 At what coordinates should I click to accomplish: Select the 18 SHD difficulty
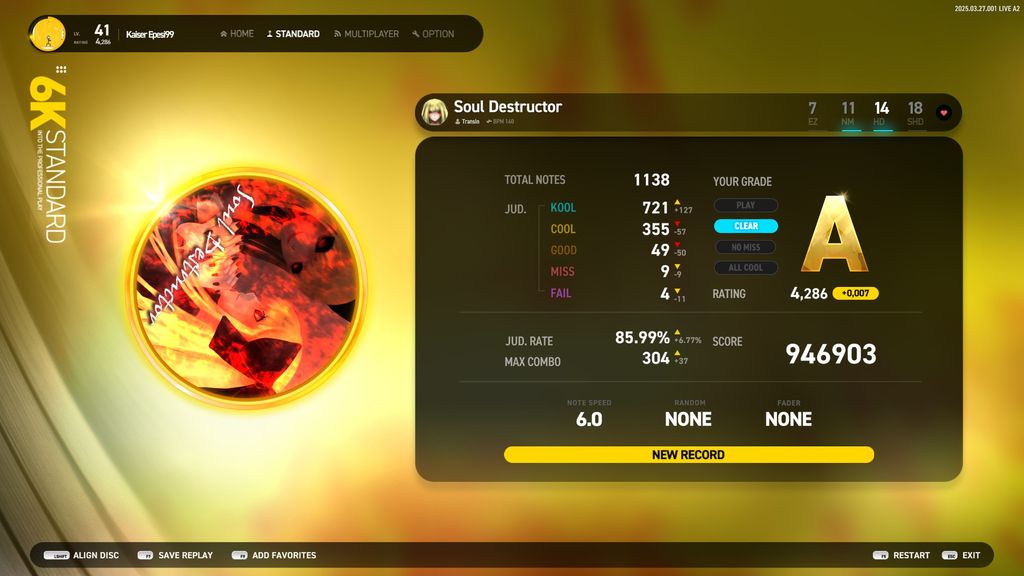coord(915,113)
